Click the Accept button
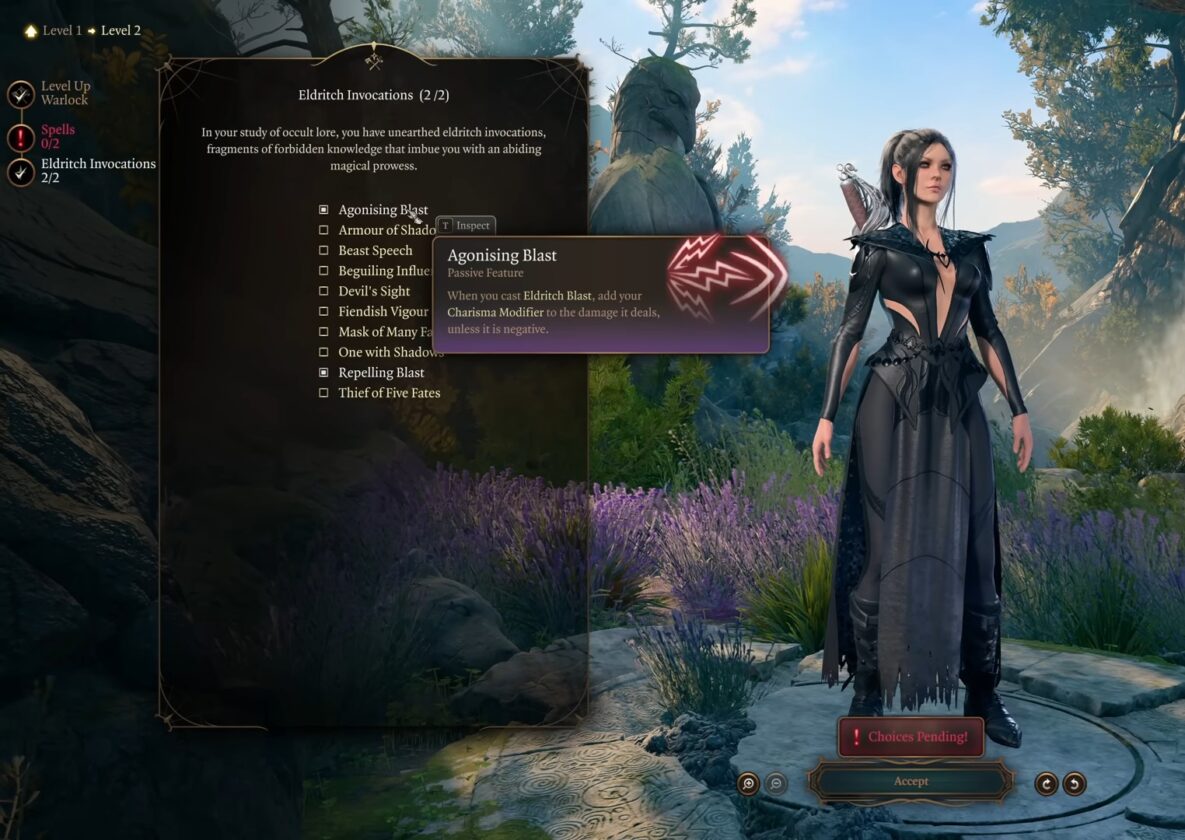 tap(910, 782)
